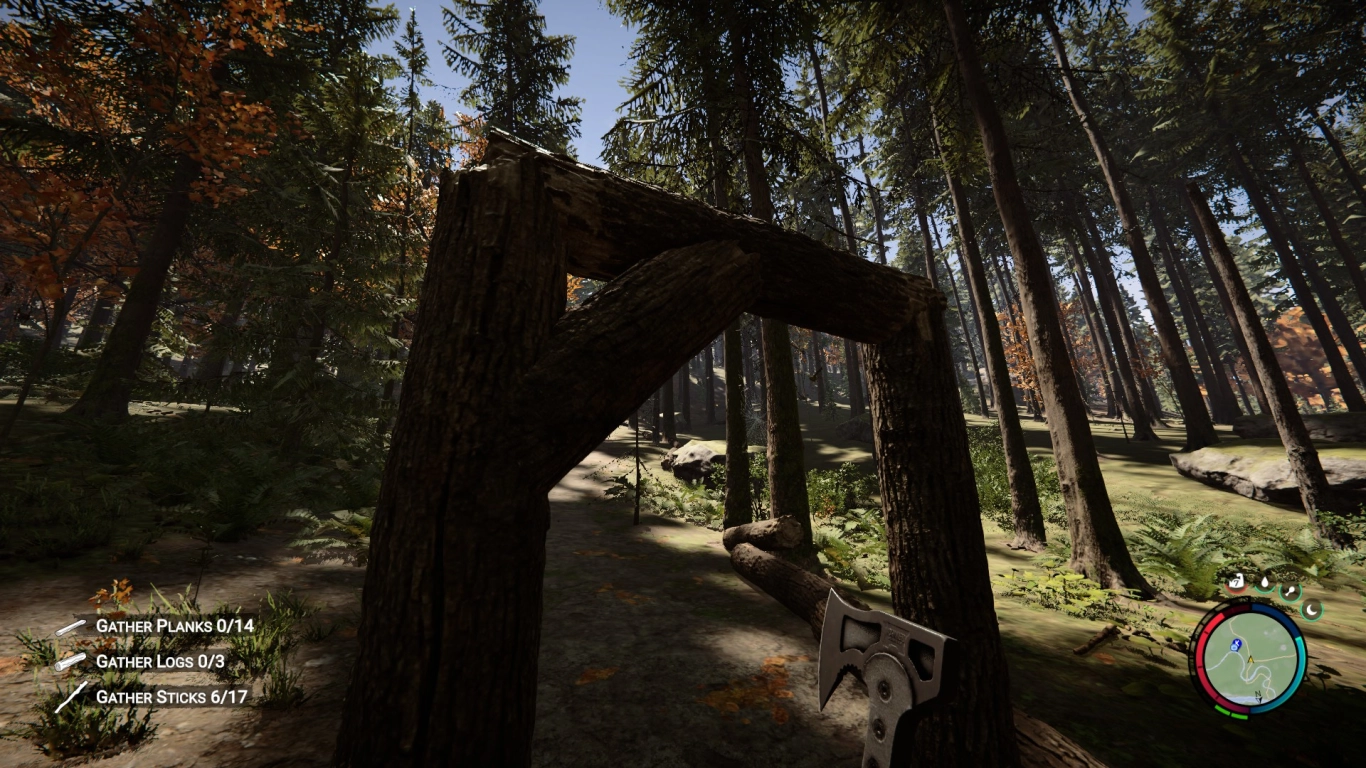1366x768 pixels.
Task: Click the blue GPS locator marker on the minimap
Action: pyautogui.click(x=1236, y=646)
